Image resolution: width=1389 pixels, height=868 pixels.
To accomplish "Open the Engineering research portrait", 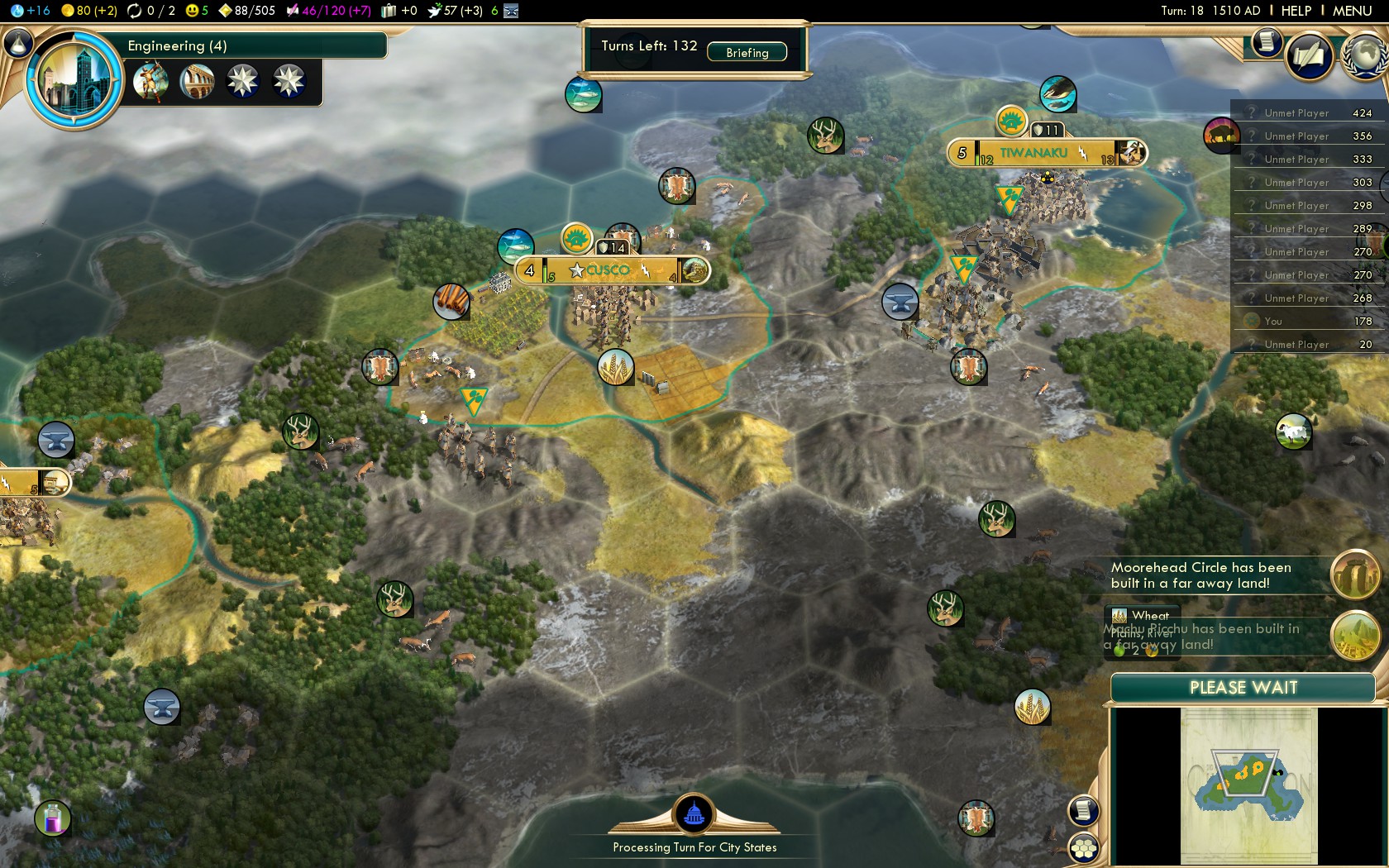I will point(74,79).
